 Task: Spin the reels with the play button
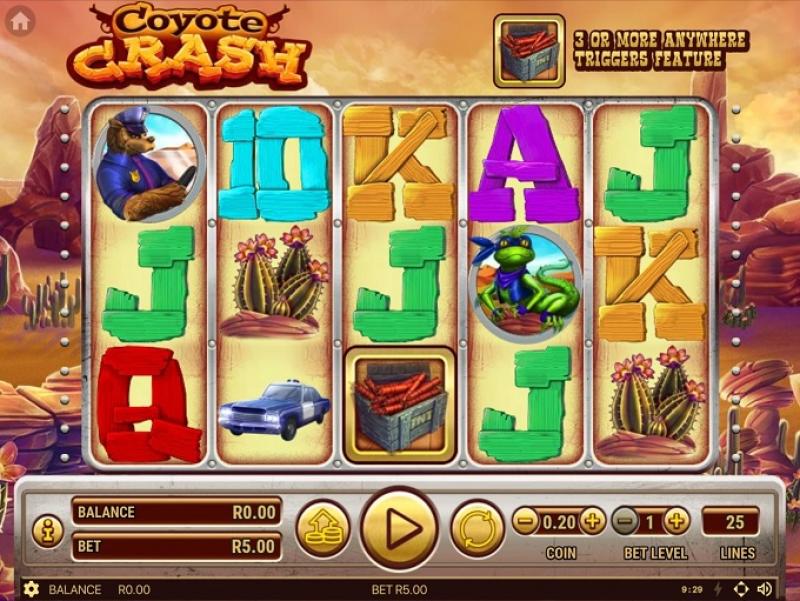point(399,528)
